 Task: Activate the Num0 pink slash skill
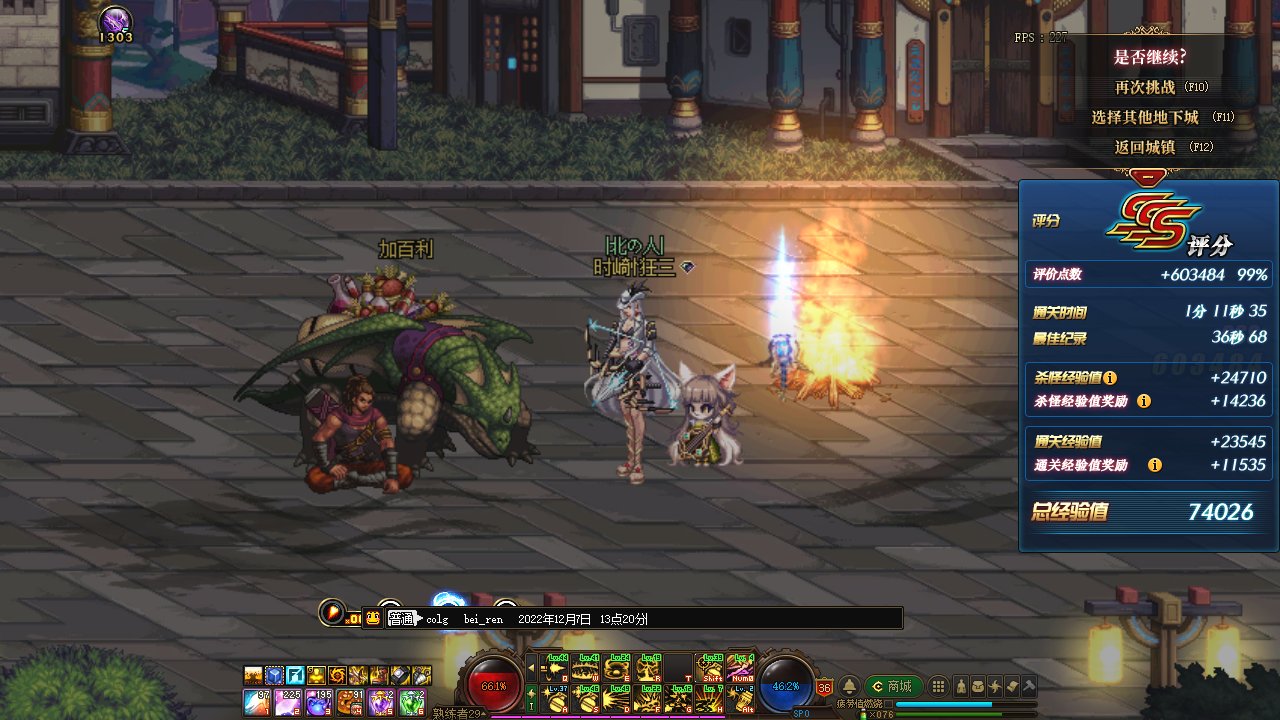pos(741,668)
